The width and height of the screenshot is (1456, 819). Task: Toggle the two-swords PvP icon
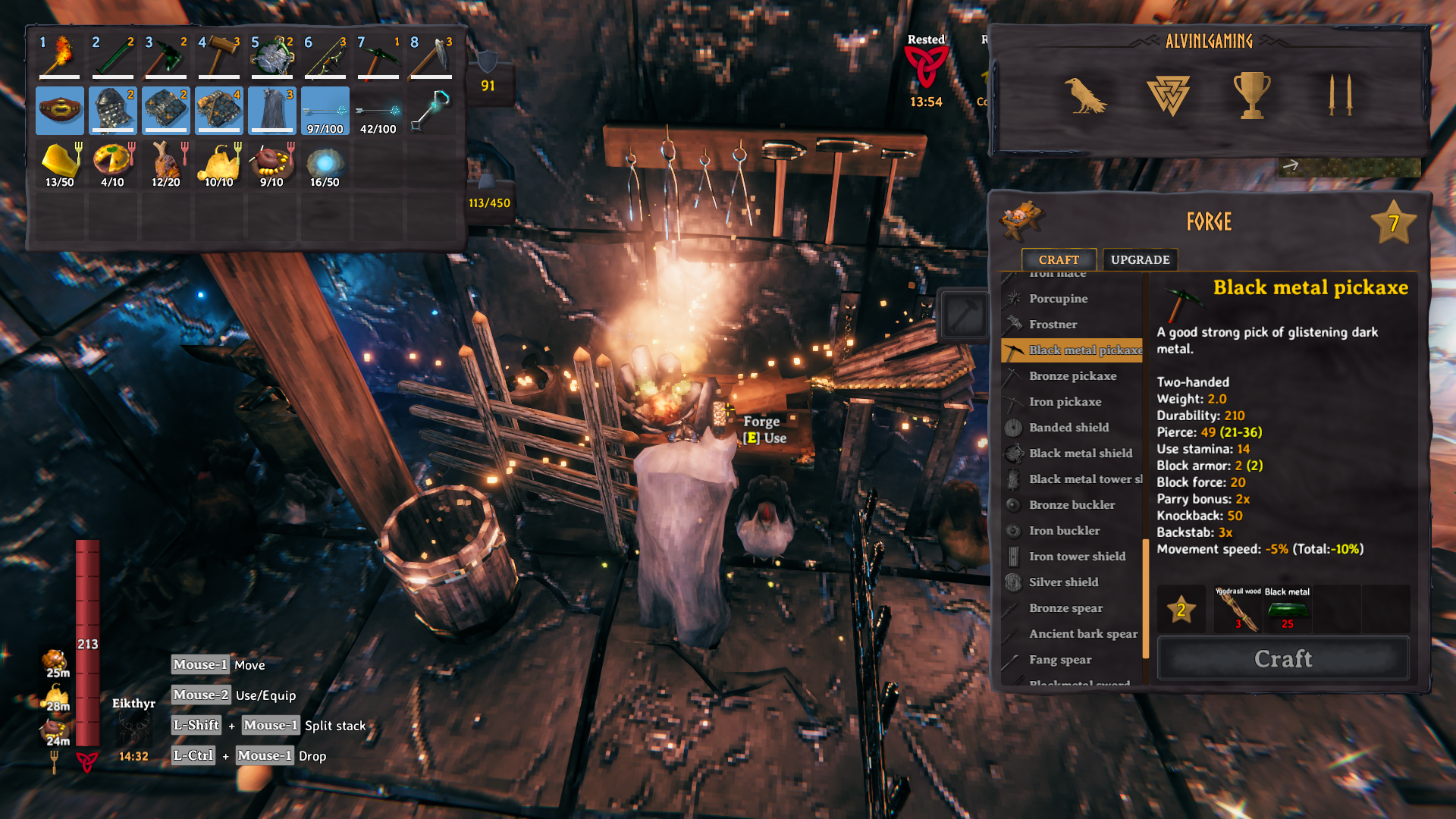[x=1339, y=96]
